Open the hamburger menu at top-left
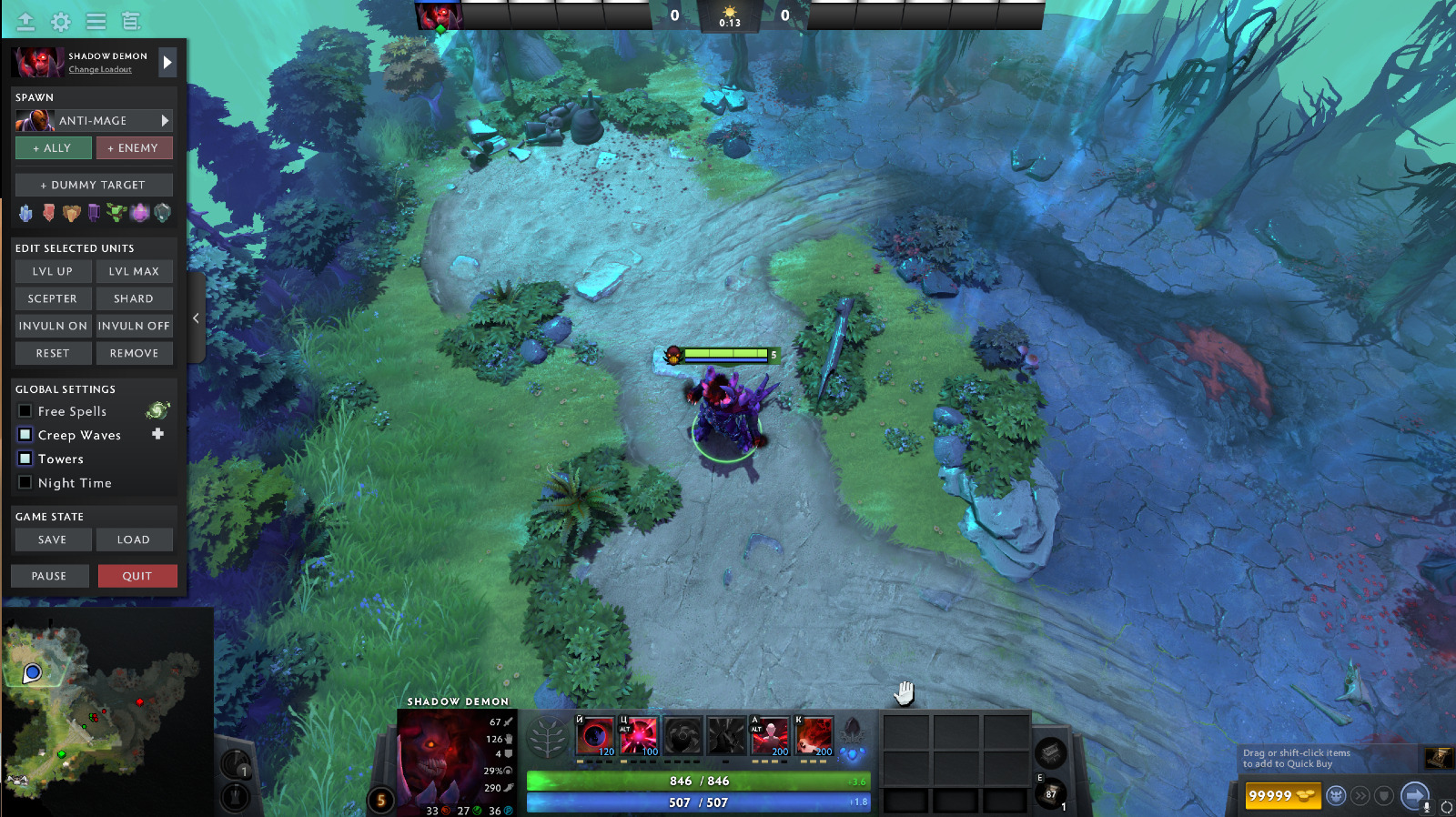 pyautogui.click(x=95, y=20)
